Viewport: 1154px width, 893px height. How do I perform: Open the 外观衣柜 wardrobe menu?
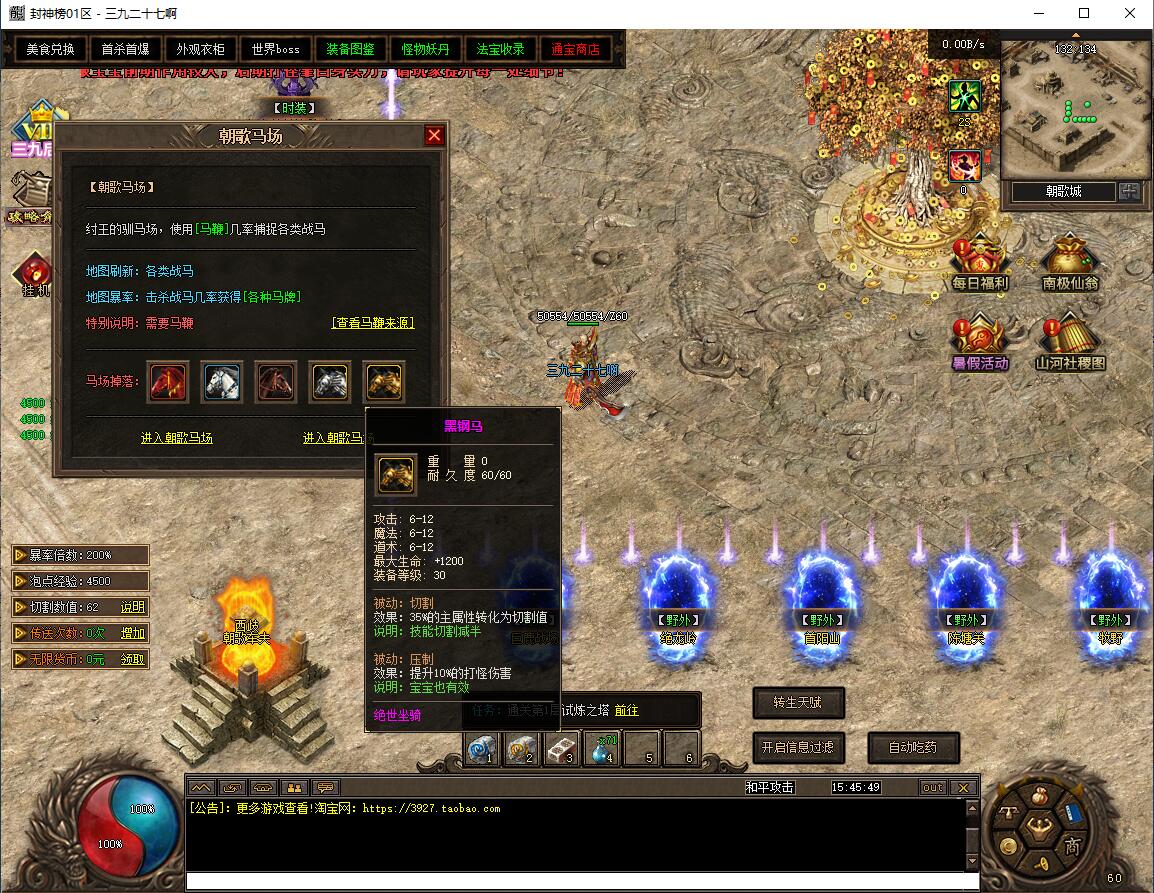click(200, 49)
